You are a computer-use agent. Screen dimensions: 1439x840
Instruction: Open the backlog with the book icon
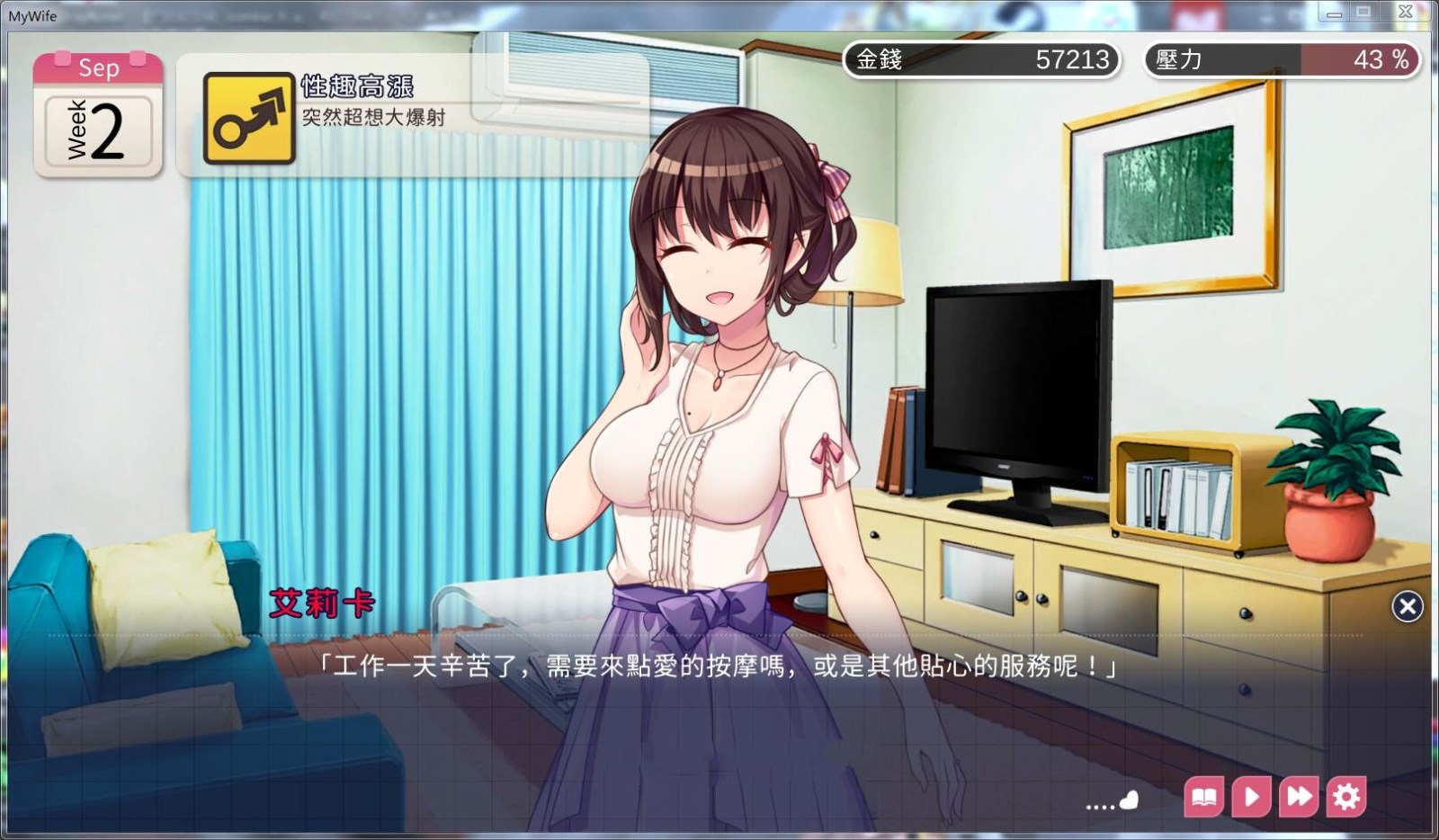(1205, 796)
